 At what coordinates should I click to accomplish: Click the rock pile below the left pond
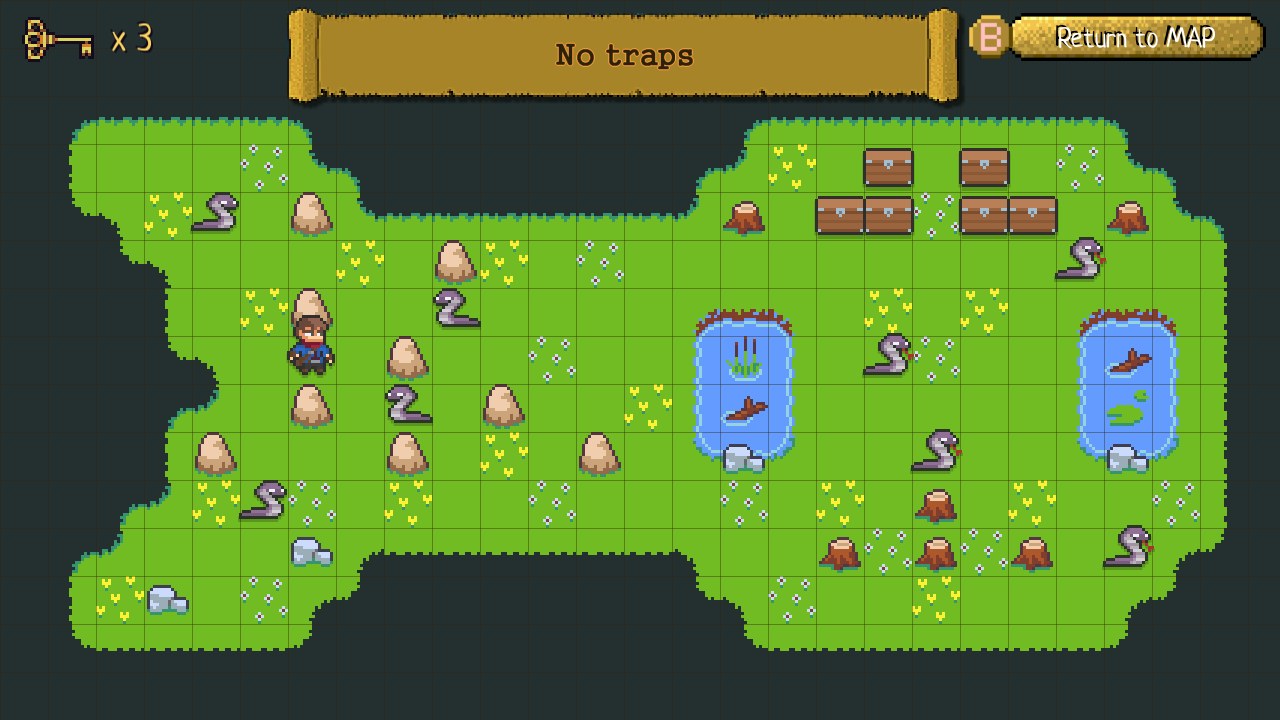(x=742, y=456)
